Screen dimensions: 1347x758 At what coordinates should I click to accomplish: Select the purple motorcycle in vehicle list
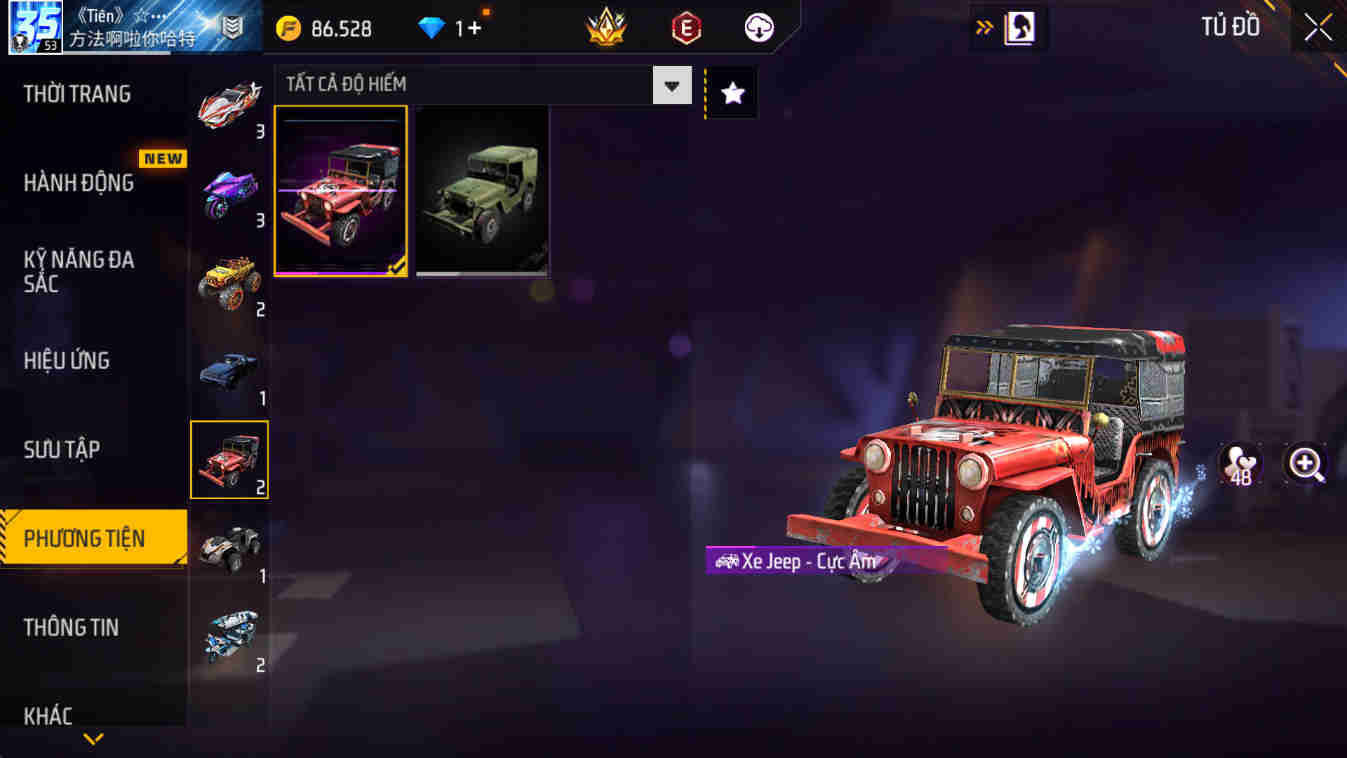231,195
